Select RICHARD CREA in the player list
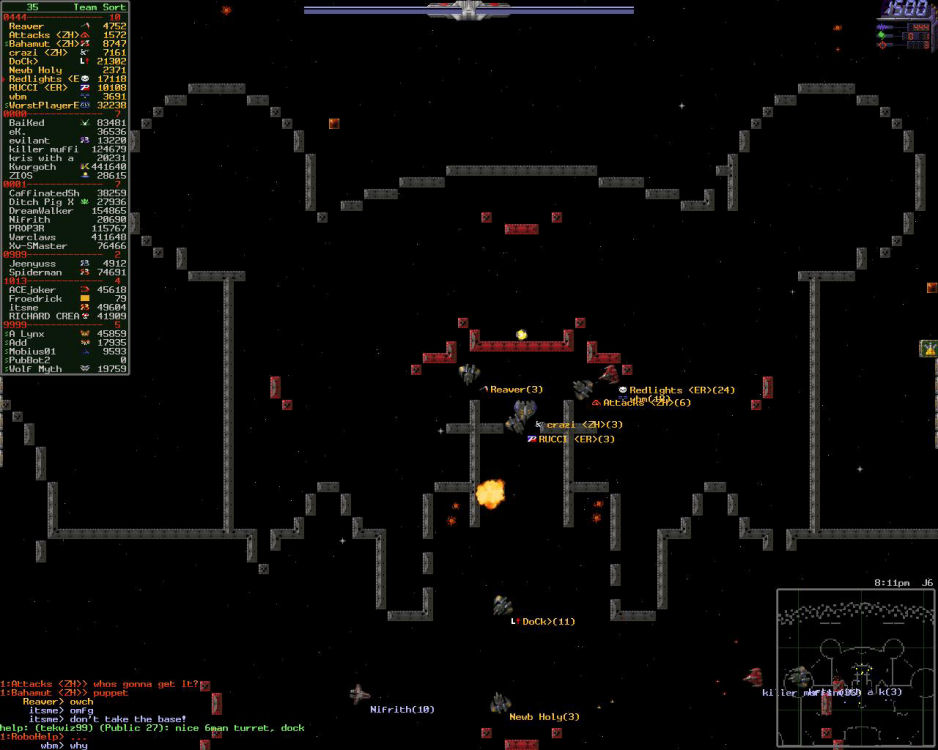 point(45,316)
